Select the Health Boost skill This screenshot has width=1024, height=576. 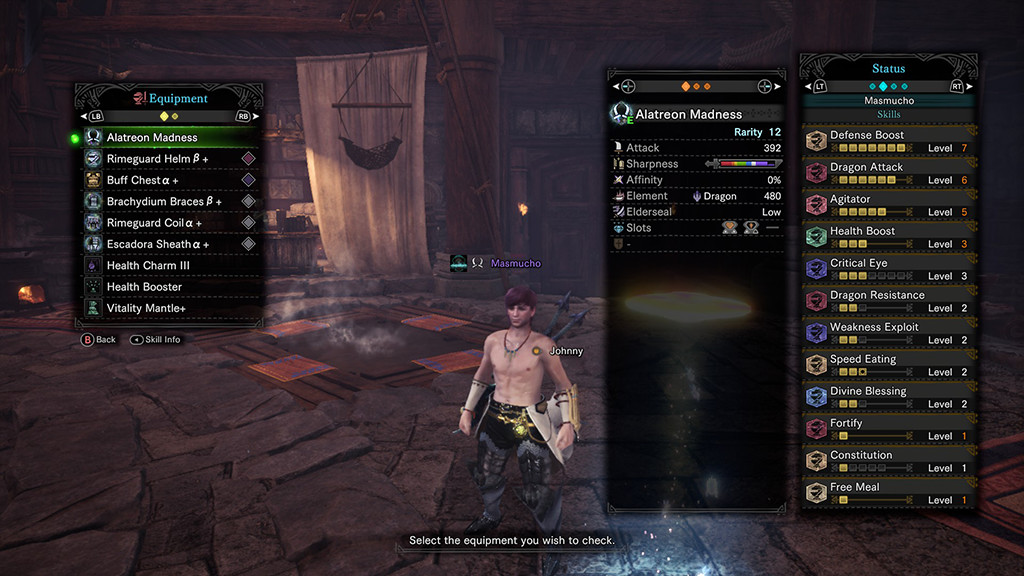[890, 237]
